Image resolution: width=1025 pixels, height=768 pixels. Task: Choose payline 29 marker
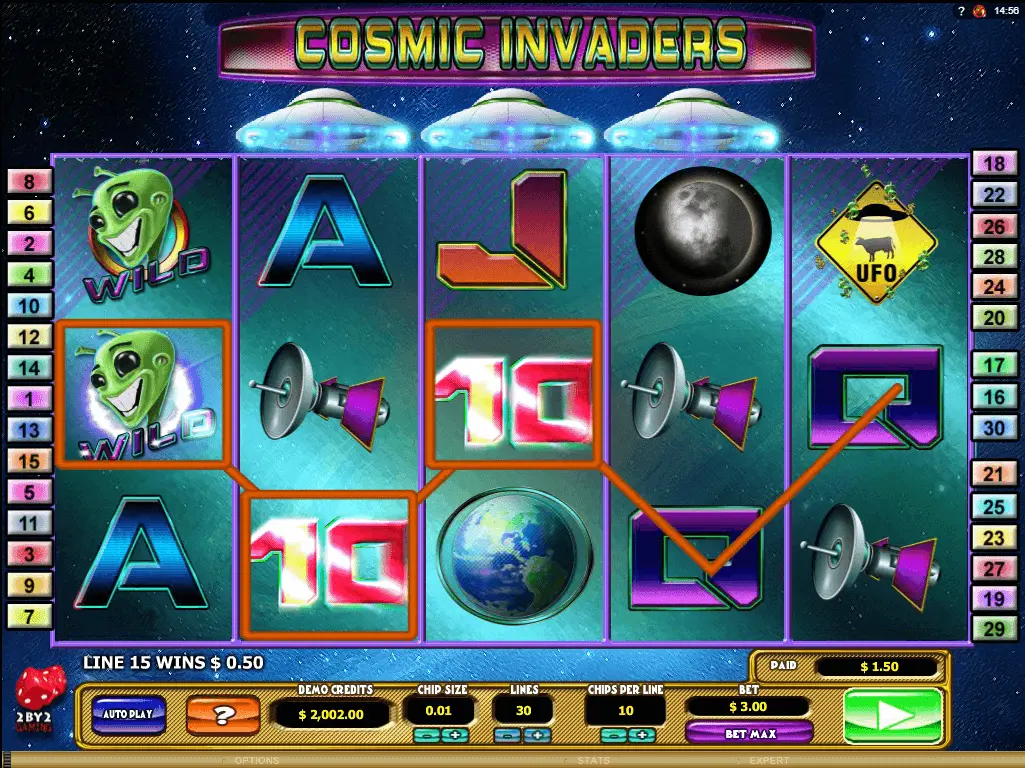click(995, 630)
